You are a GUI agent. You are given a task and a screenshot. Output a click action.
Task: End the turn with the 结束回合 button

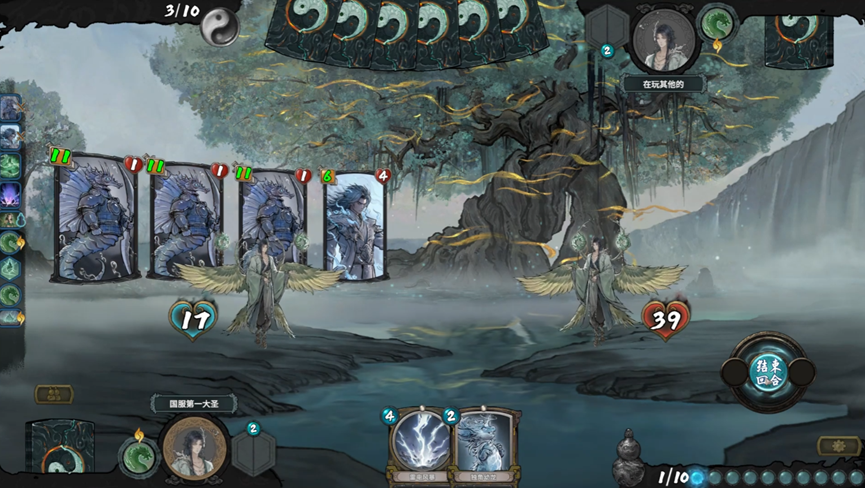coord(771,370)
